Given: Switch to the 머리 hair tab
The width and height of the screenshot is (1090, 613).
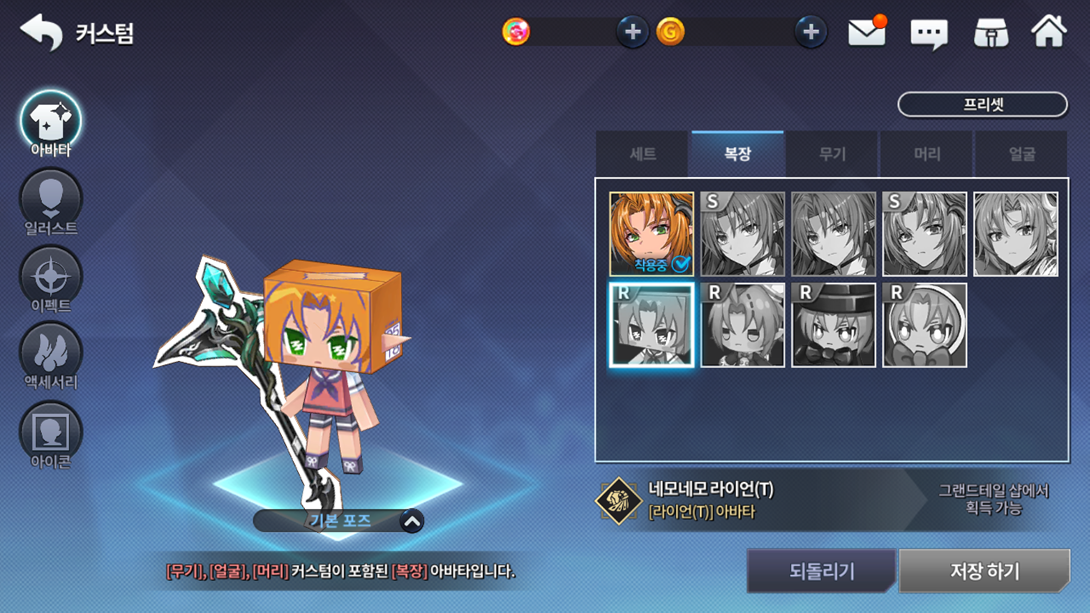Looking at the screenshot, I should (927, 154).
